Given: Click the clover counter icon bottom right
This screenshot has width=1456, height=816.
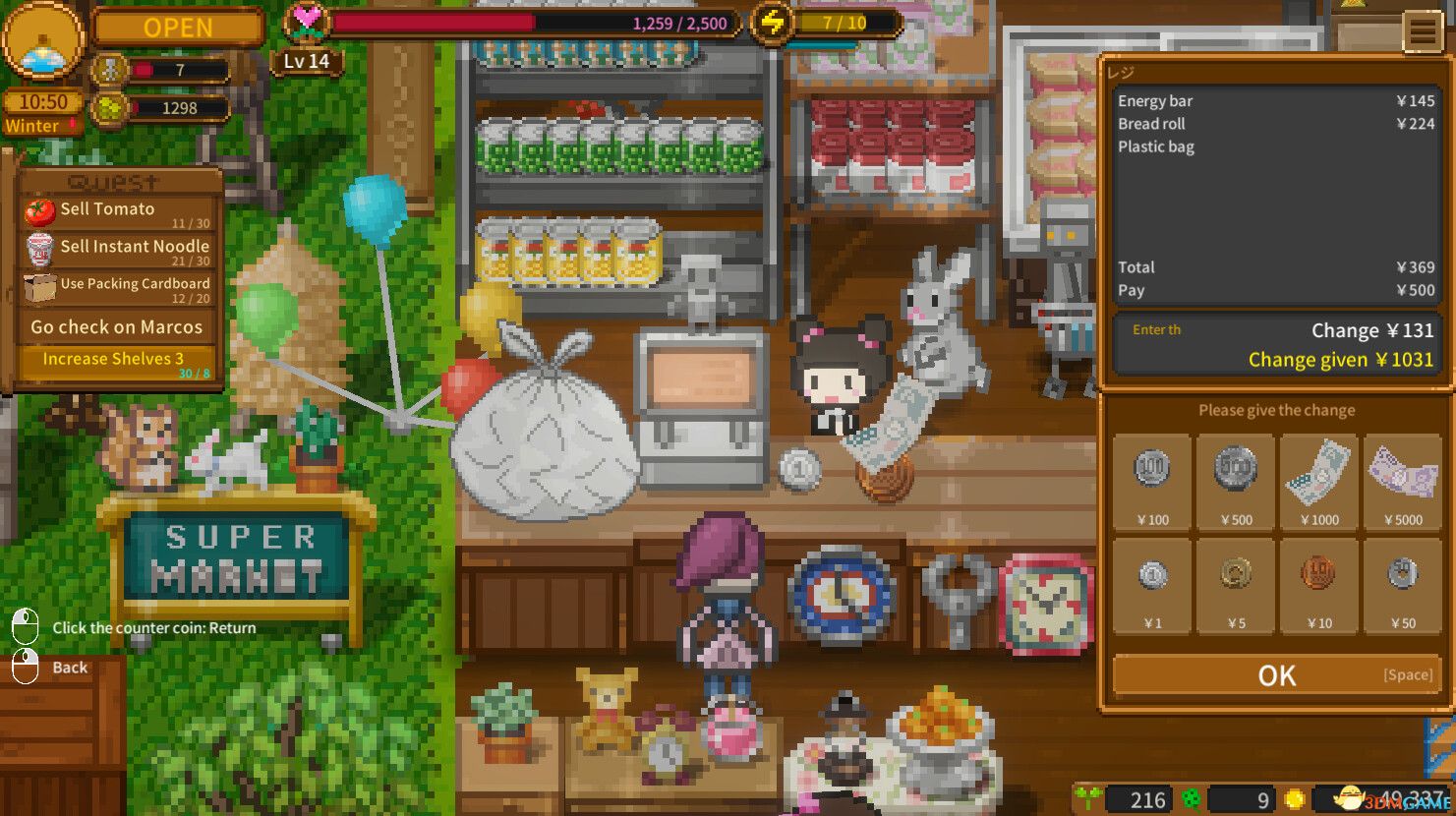Looking at the screenshot, I should coord(1190,798).
